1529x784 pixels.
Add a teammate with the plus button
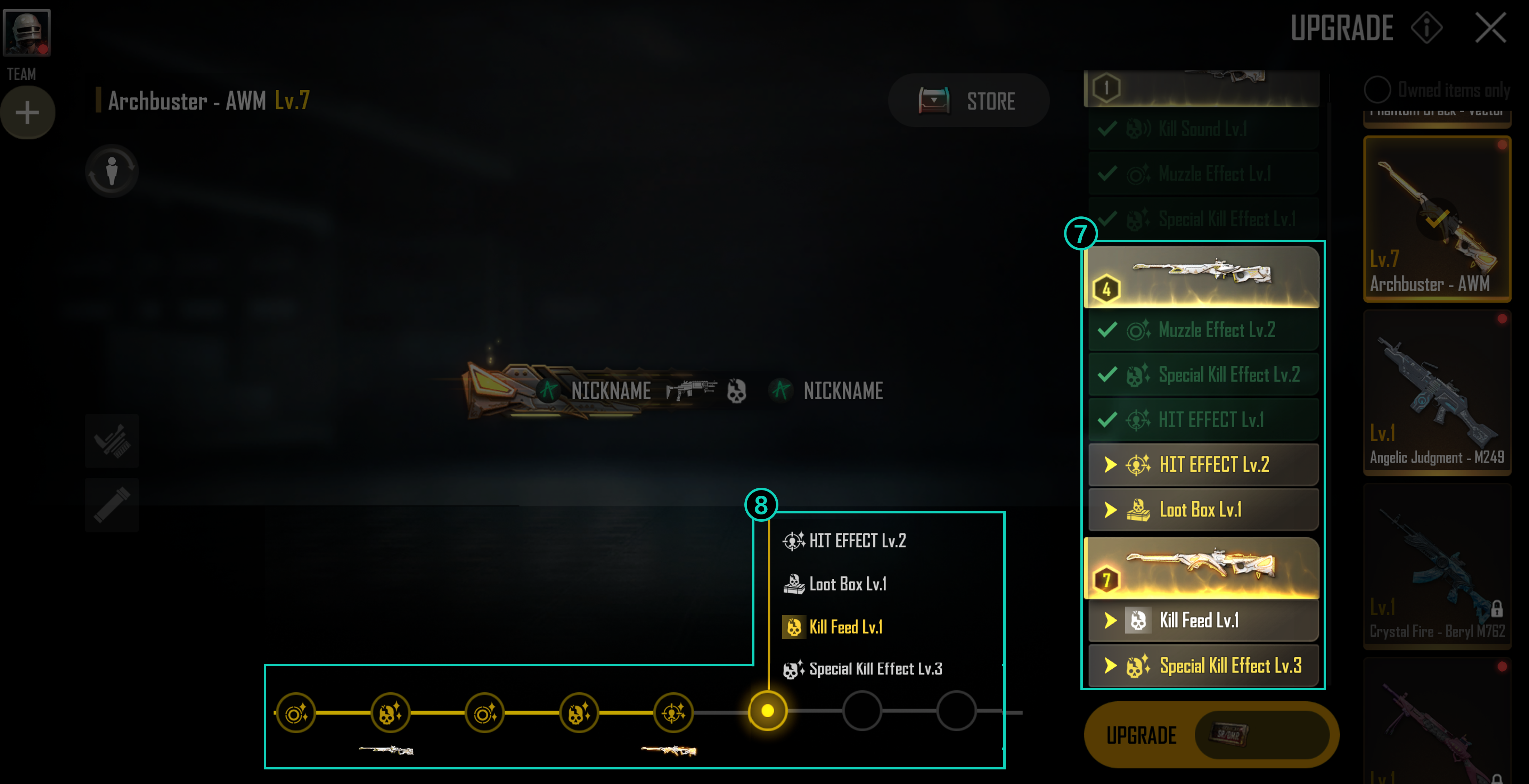pyautogui.click(x=27, y=113)
